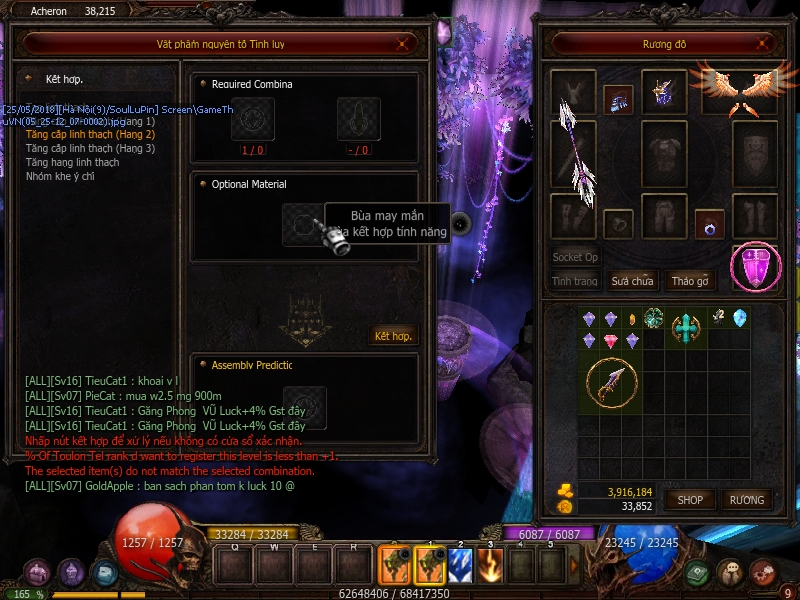Click the Kết hợp combine button

(393, 335)
